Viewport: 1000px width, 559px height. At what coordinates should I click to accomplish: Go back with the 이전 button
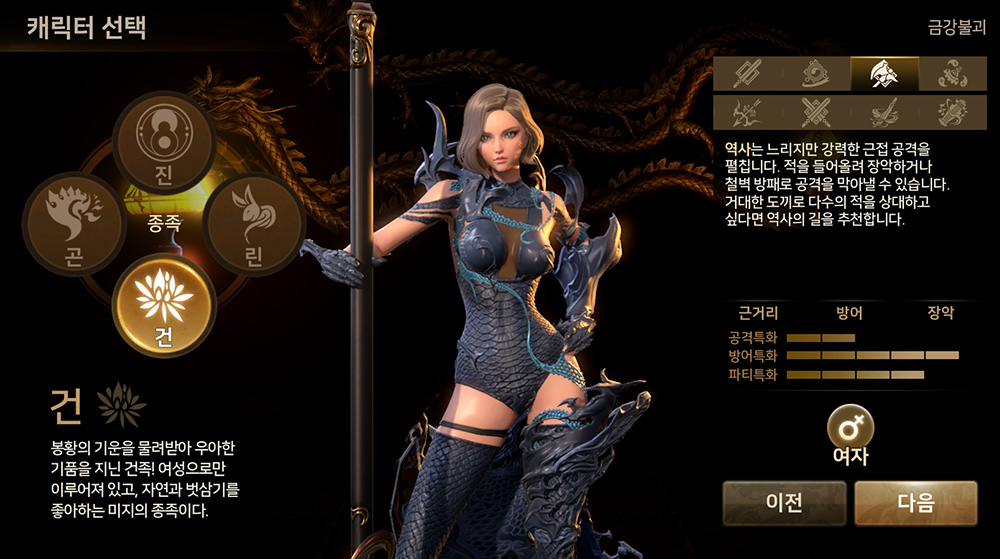tap(784, 502)
